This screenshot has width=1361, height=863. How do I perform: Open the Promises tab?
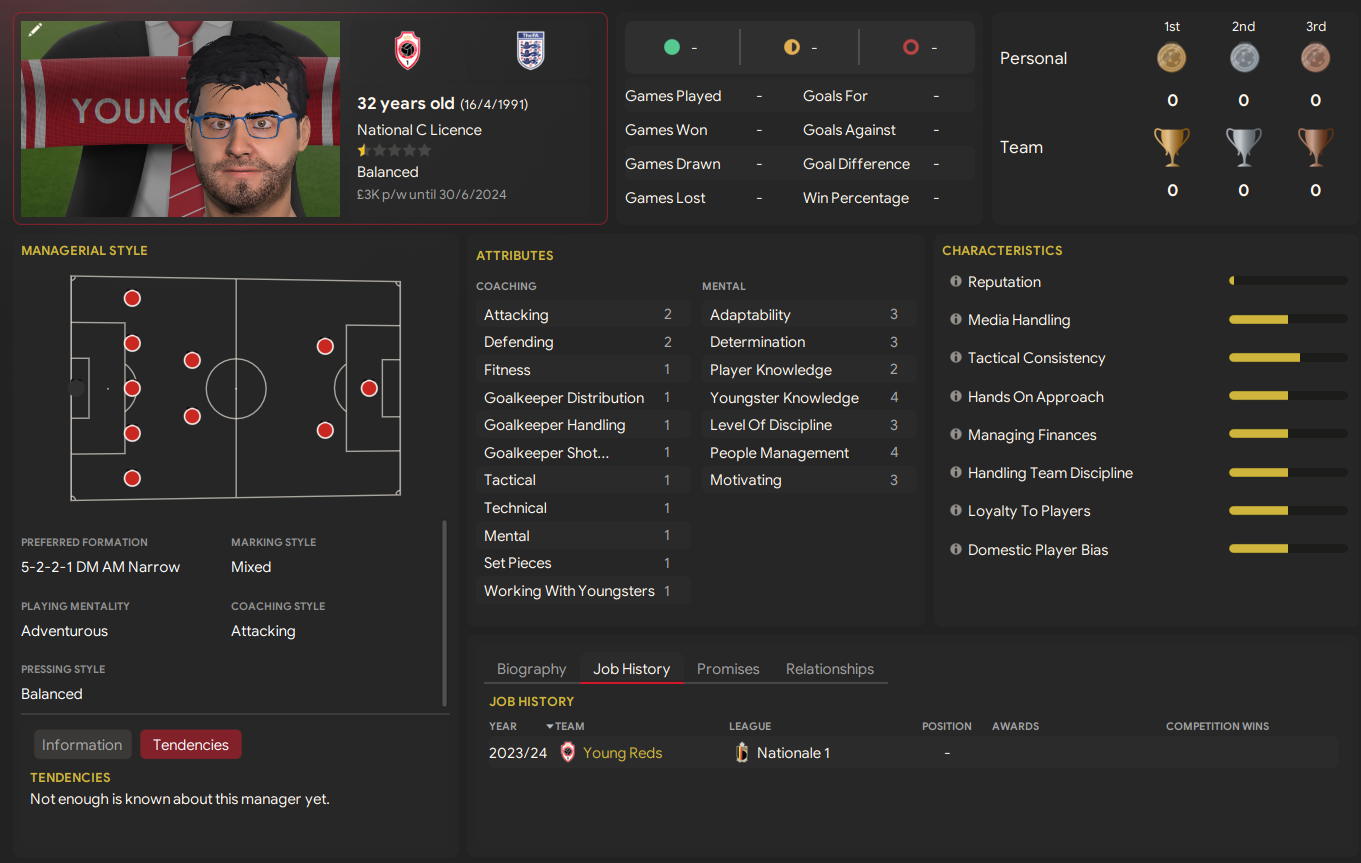click(x=728, y=668)
